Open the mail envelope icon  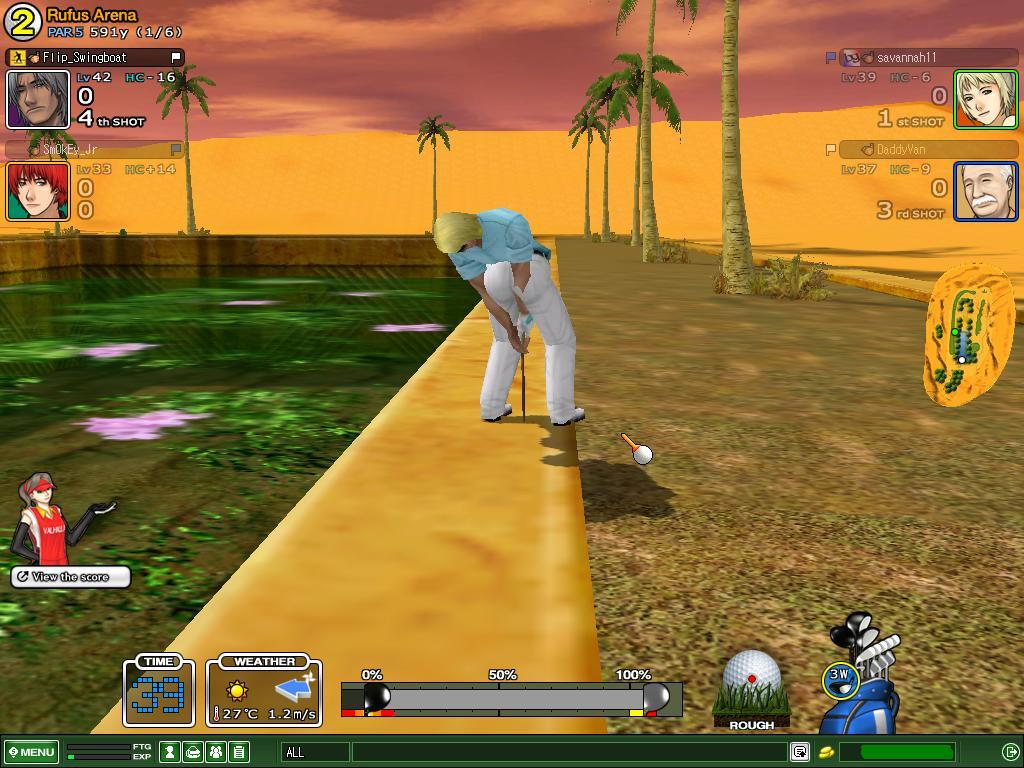click(x=193, y=752)
